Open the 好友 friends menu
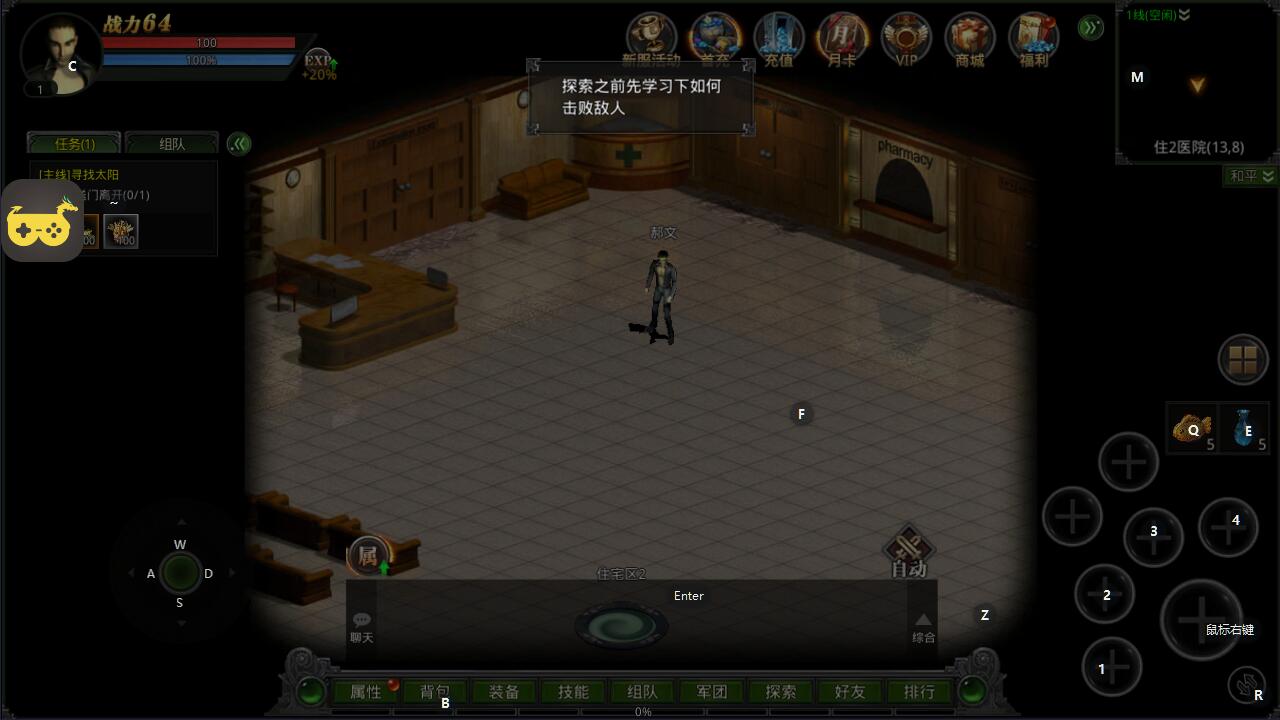This screenshot has height=720, width=1280. pos(849,692)
